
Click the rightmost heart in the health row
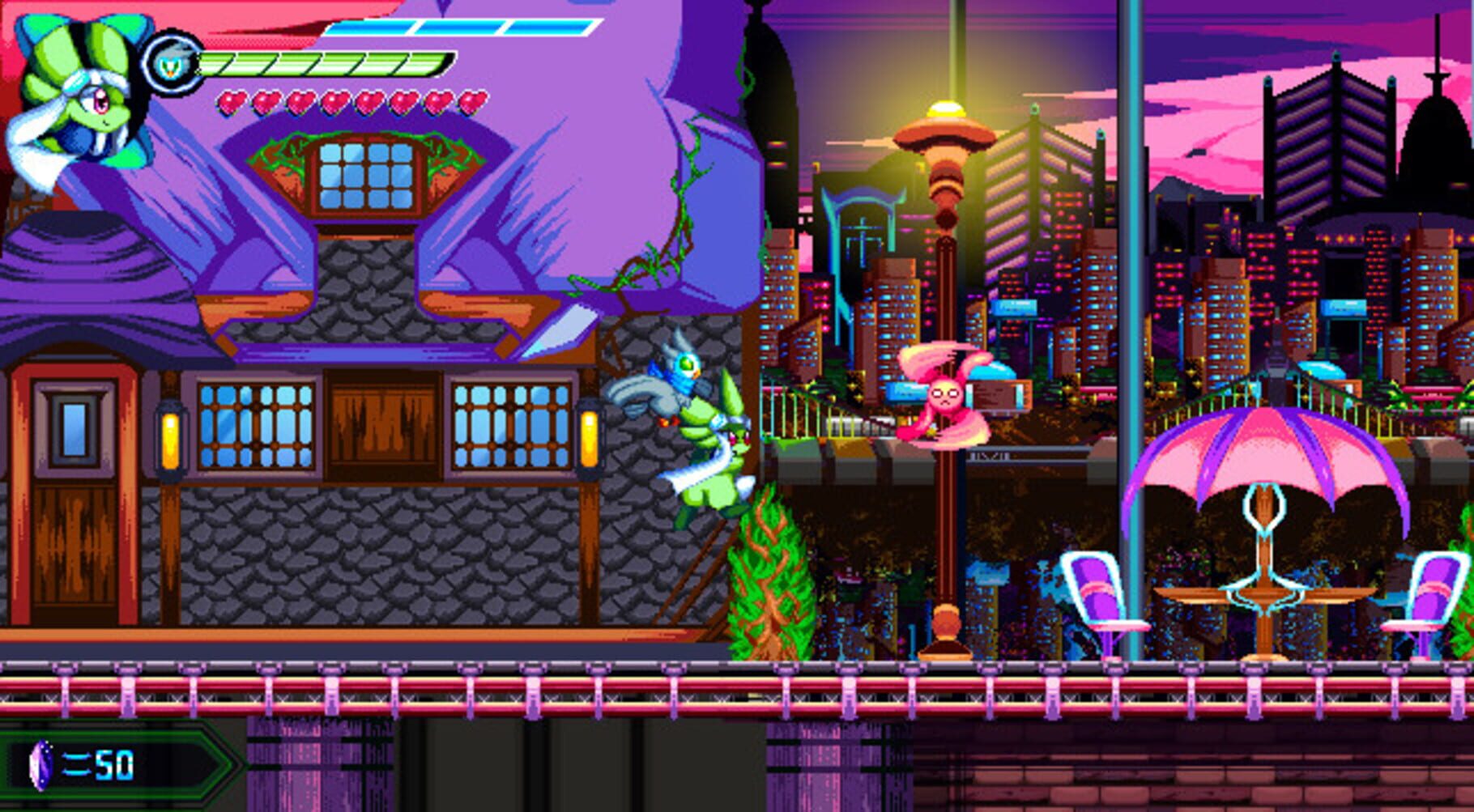pos(471,101)
